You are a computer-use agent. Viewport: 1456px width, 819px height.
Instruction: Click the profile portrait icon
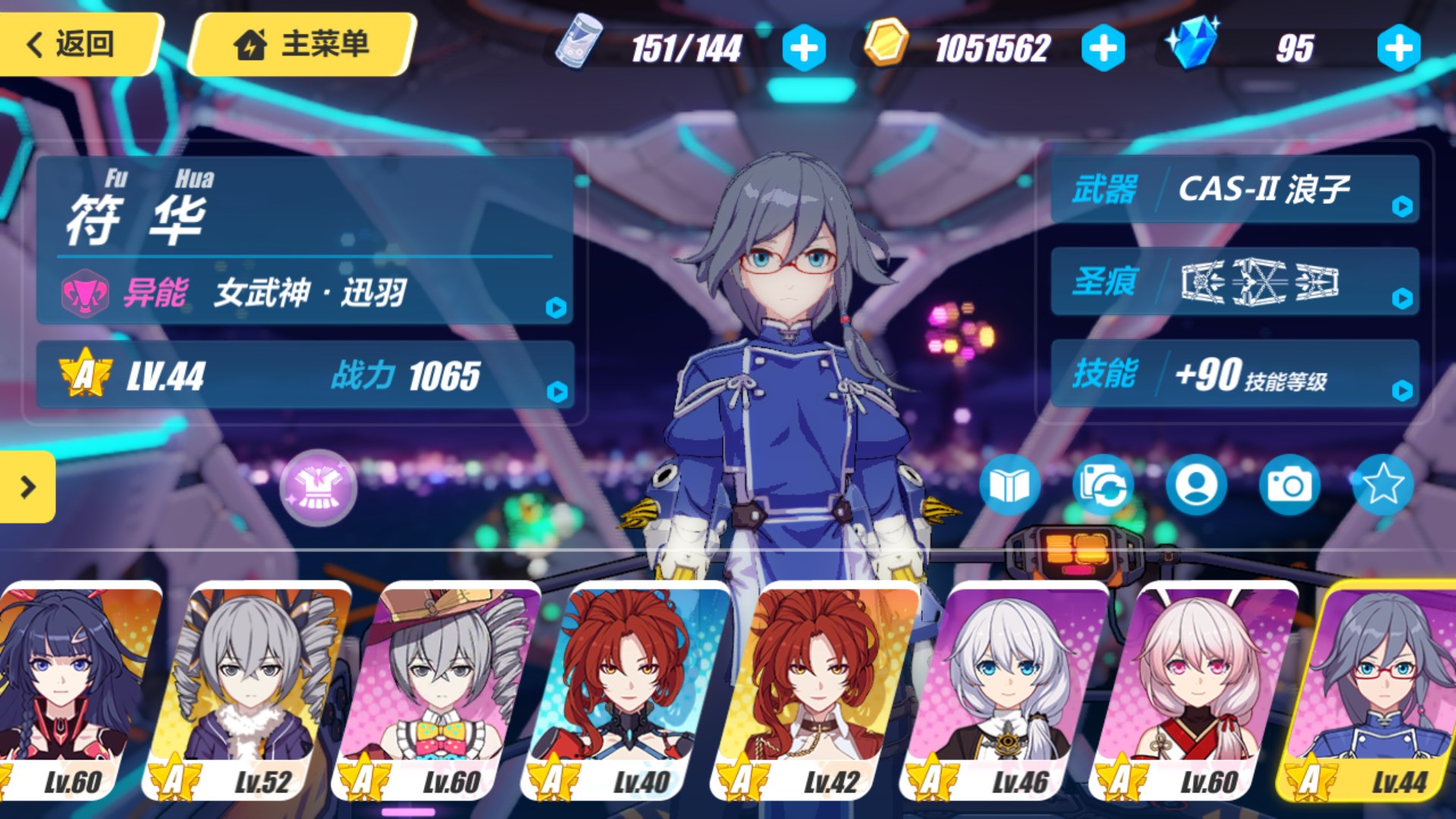[1196, 485]
